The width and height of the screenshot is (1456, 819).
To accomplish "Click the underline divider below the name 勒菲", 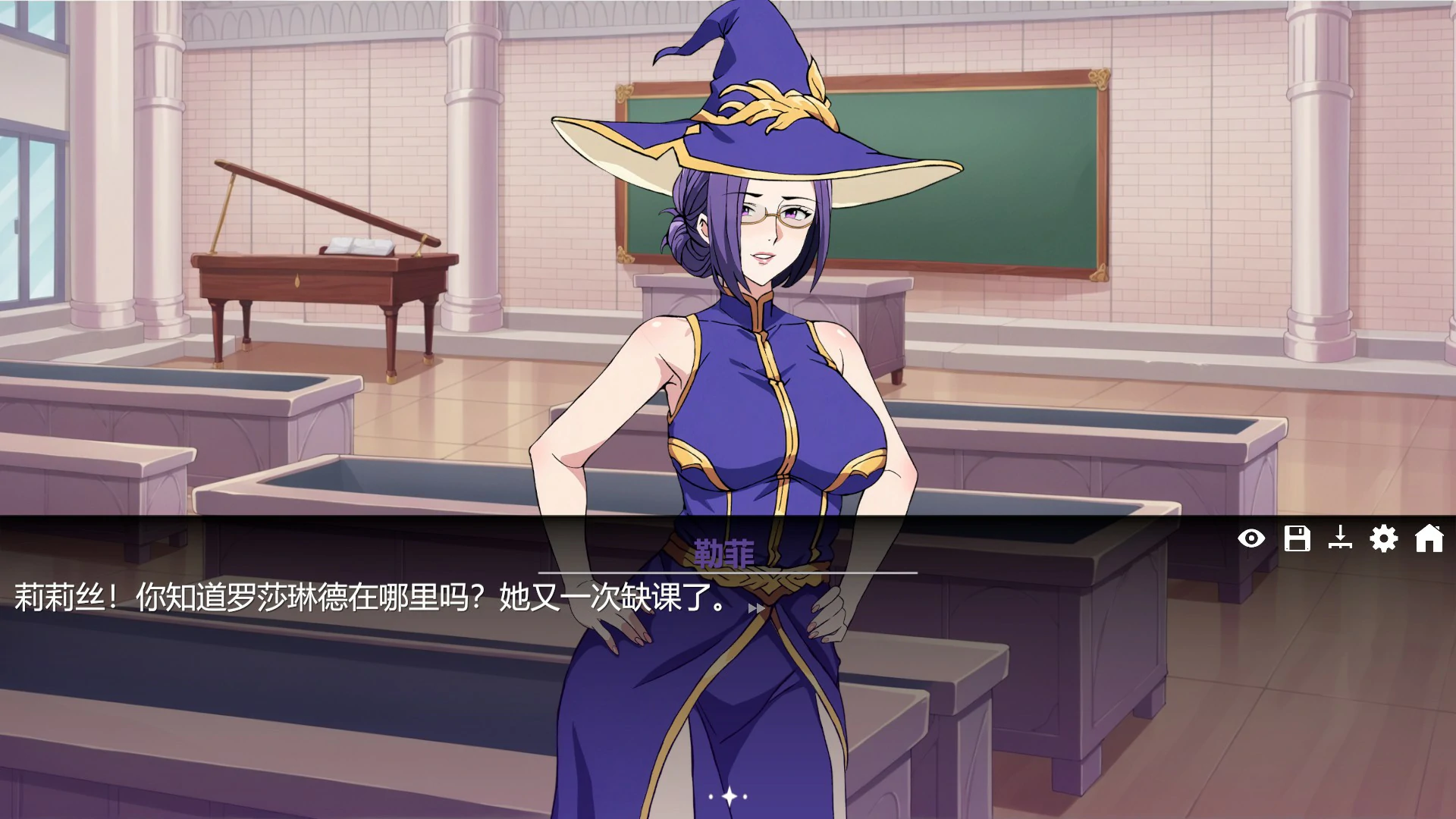I will pos(726,574).
